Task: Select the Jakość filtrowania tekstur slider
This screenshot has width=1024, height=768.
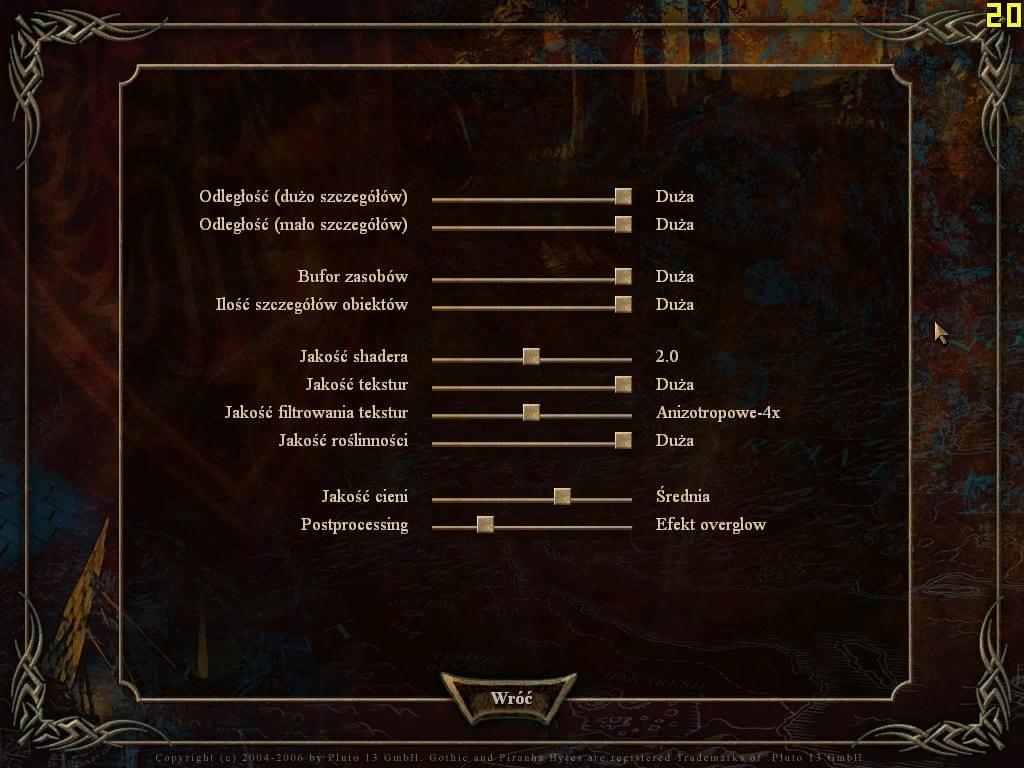Action: click(x=531, y=413)
